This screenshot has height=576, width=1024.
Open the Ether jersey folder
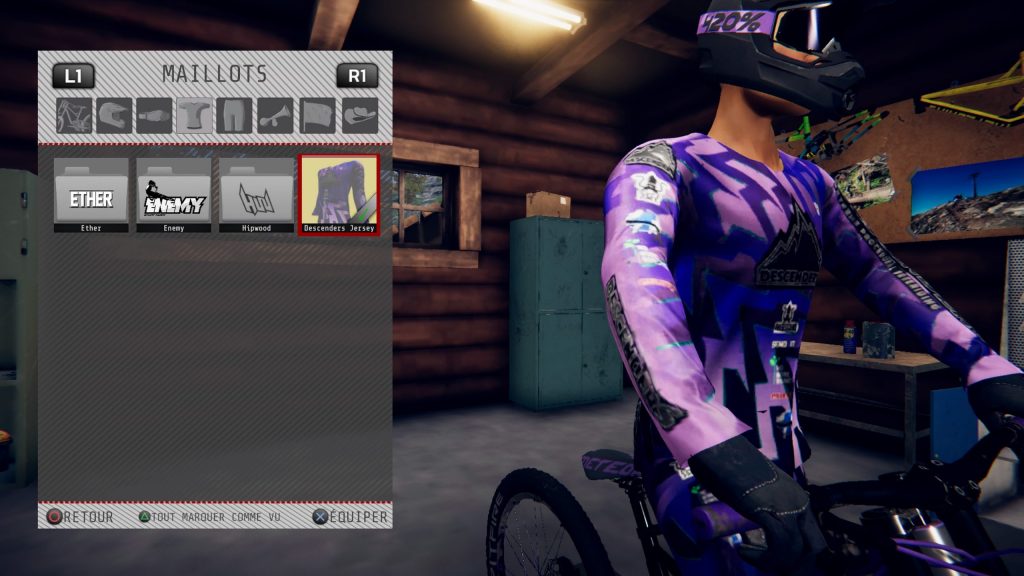91,194
